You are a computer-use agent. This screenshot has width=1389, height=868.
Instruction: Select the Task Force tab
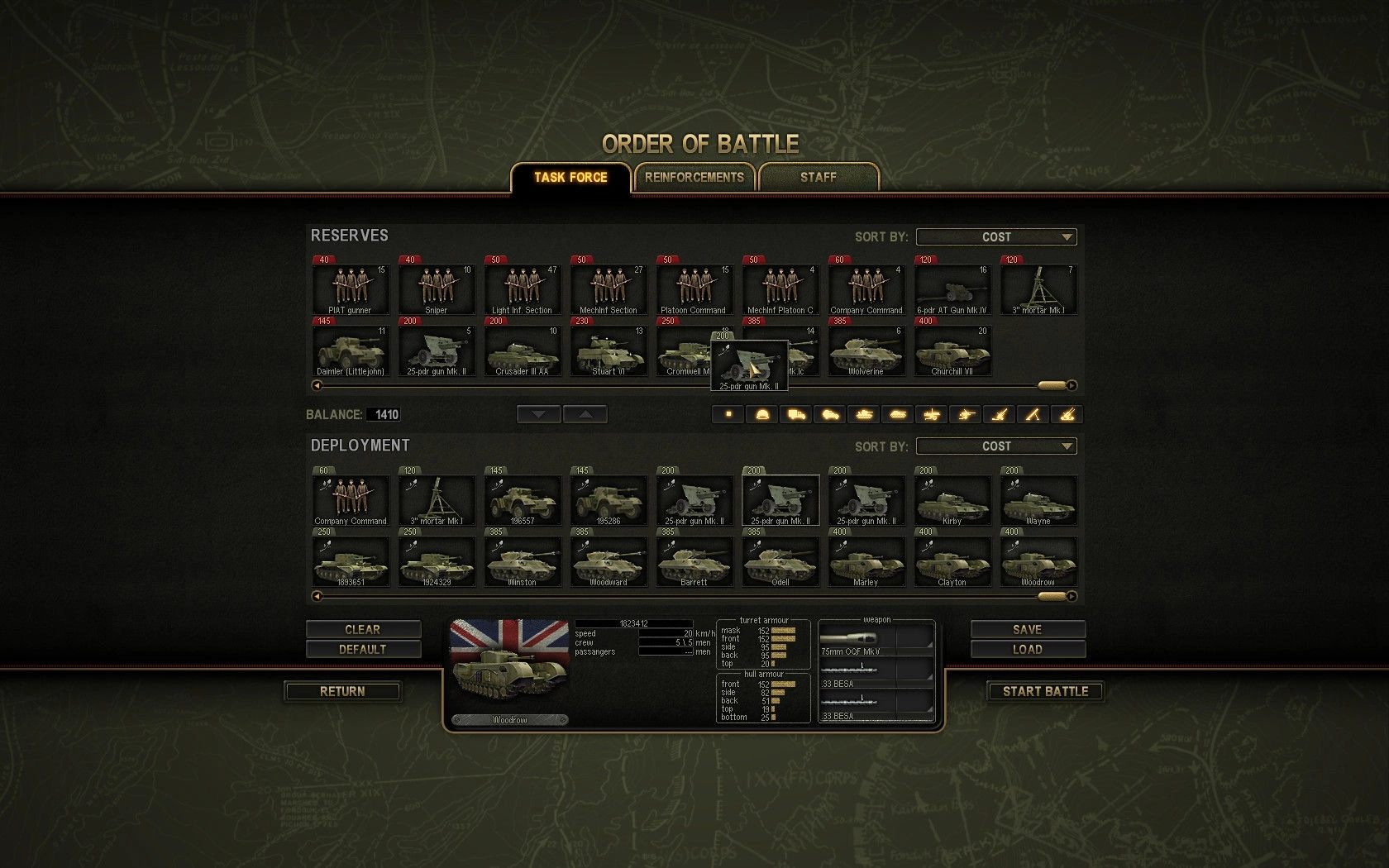pos(570,177)
